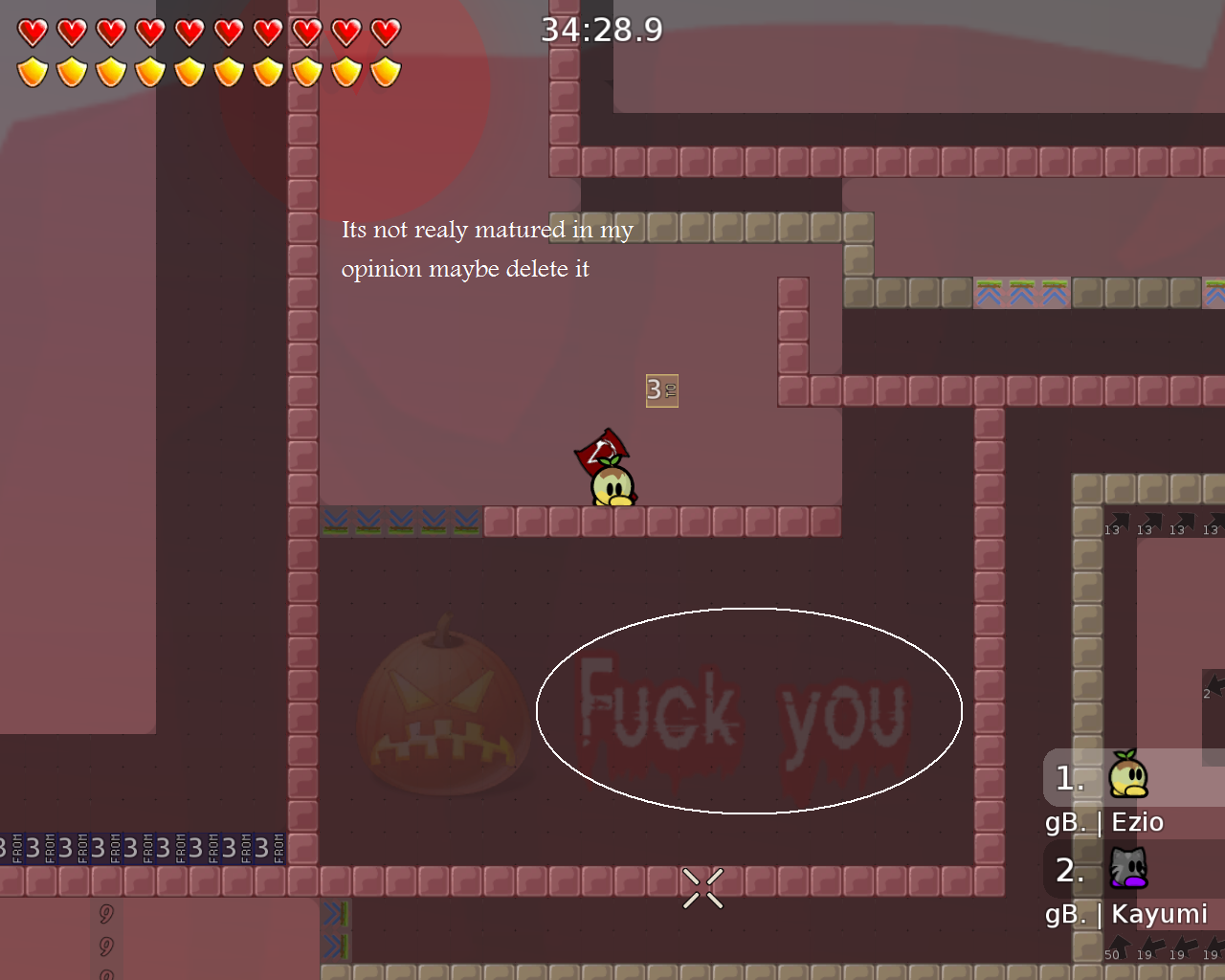The width and height of the screenshot is (1225, 980).
Task: Select the rank '1.' entry in the scoreboard
Action: pyautogui.click(x=1069, y=778)
